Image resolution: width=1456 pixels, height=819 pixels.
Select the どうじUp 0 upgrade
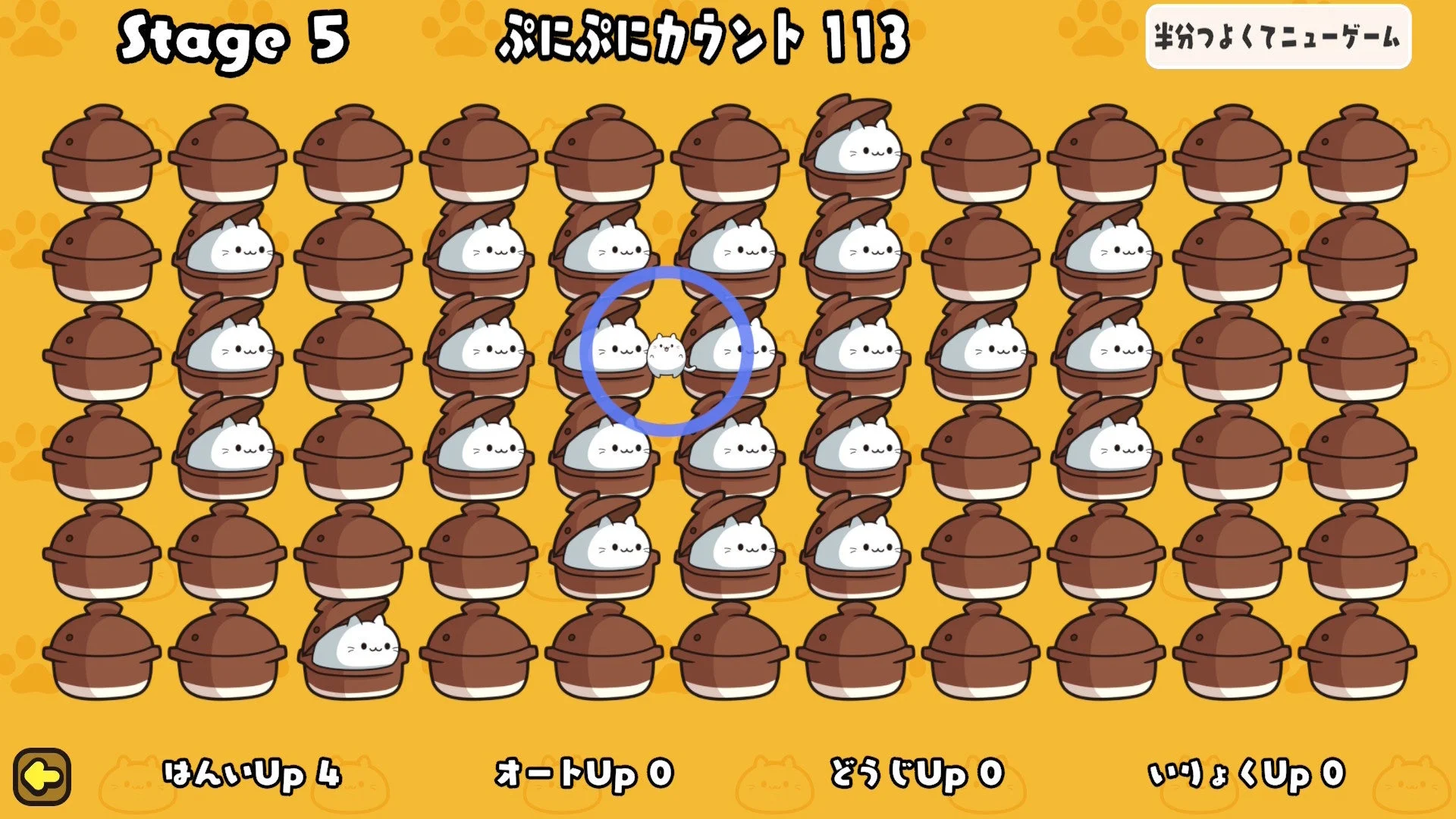[914, 772]
